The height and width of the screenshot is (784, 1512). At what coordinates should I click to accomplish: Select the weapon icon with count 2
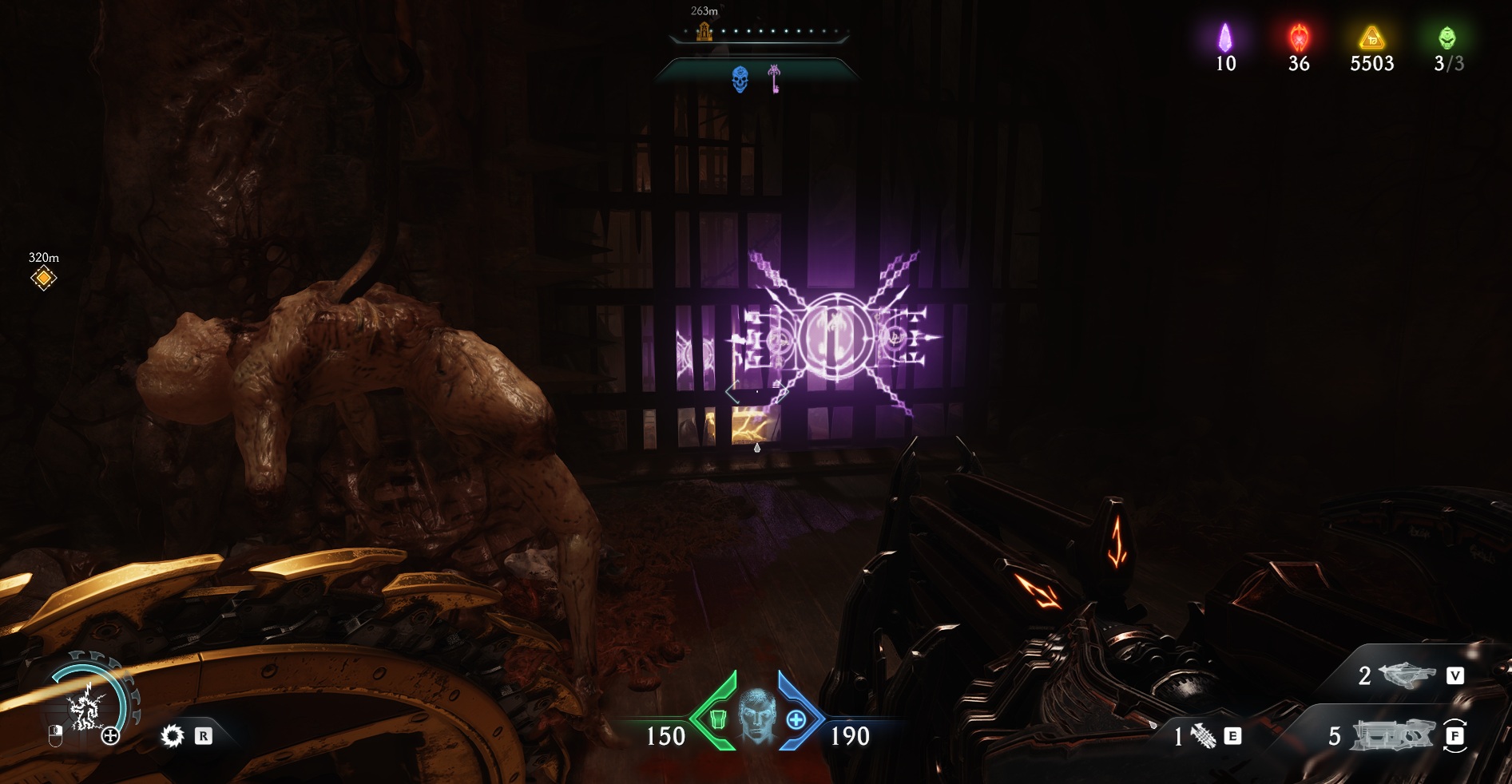pos(1406,676)
